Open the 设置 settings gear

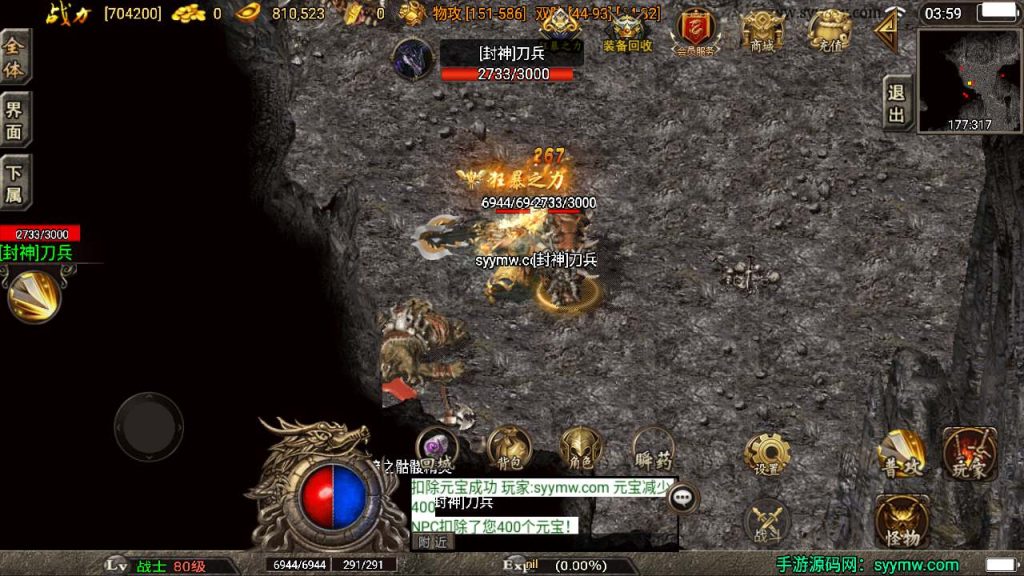coord(767,454)
